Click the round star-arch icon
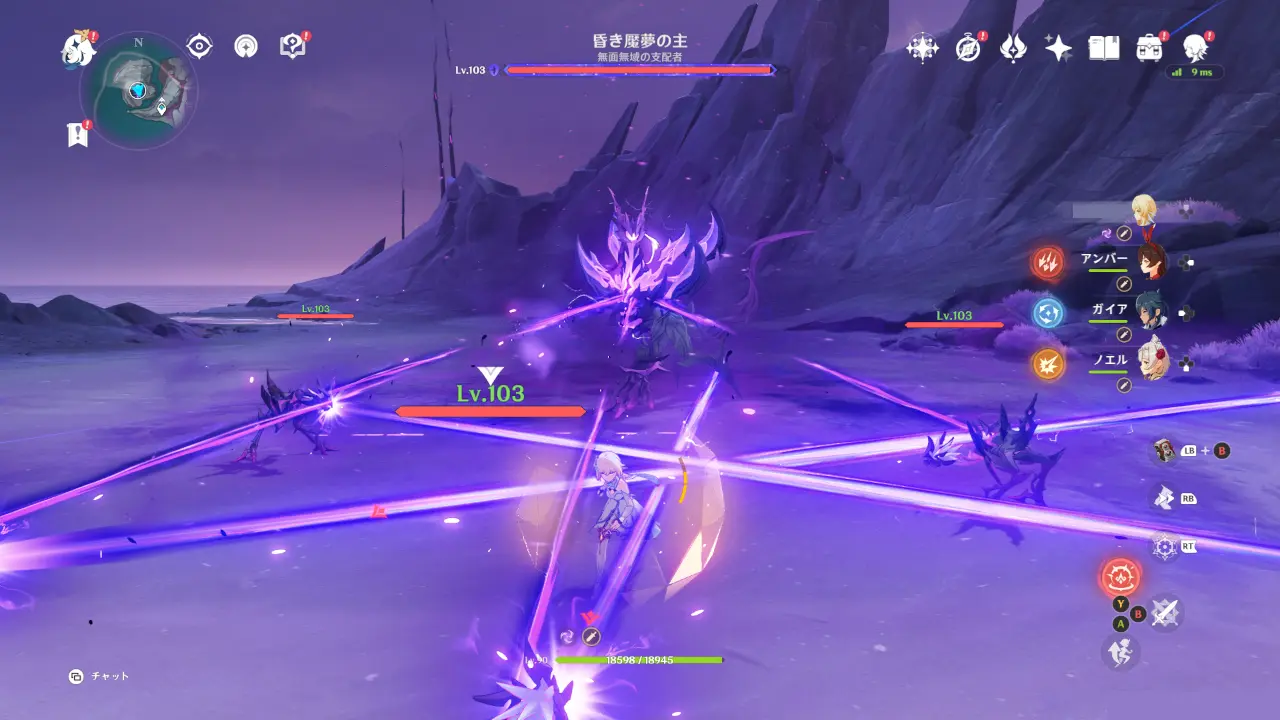1280x720 pixels. [246, 46]
